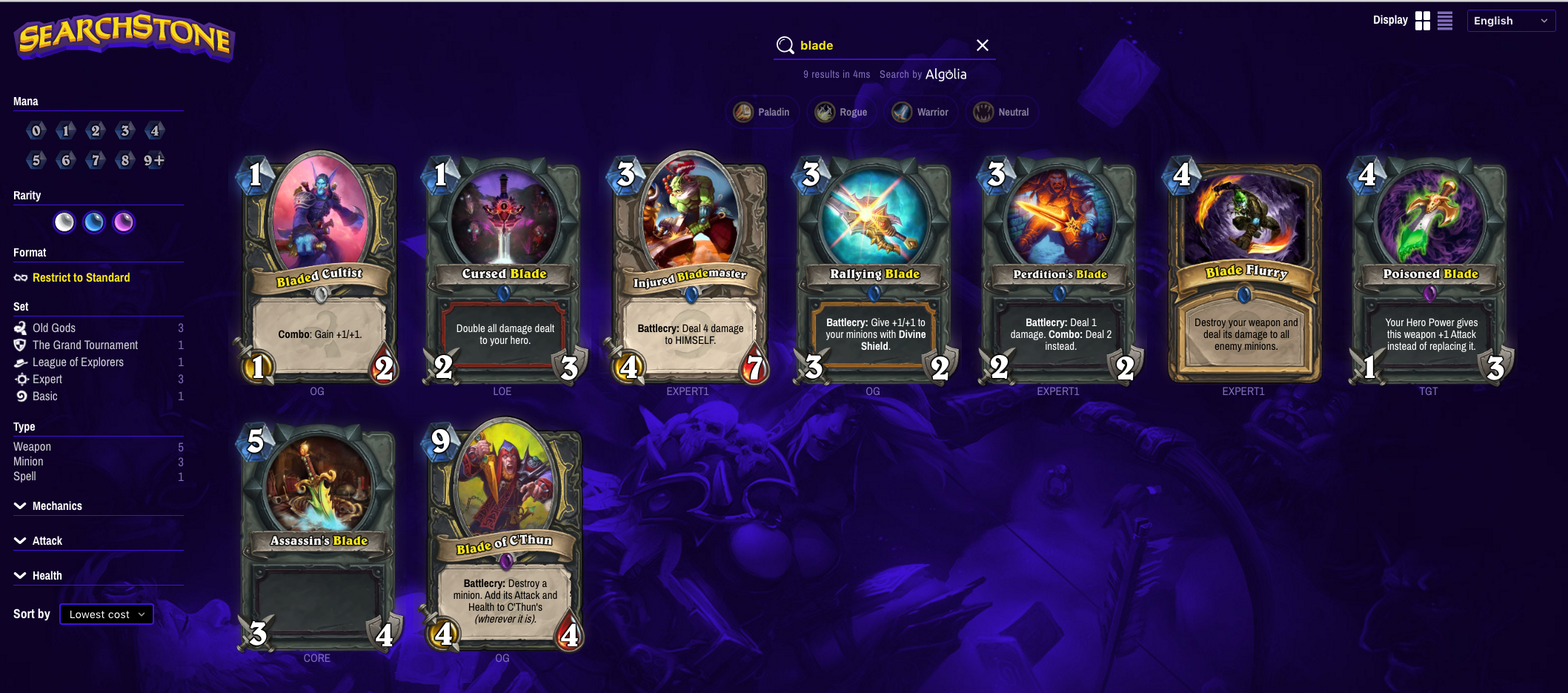The image size is (1568, 693).
Task: Select the mana cost 5 filter
Action: coord(36,159)
